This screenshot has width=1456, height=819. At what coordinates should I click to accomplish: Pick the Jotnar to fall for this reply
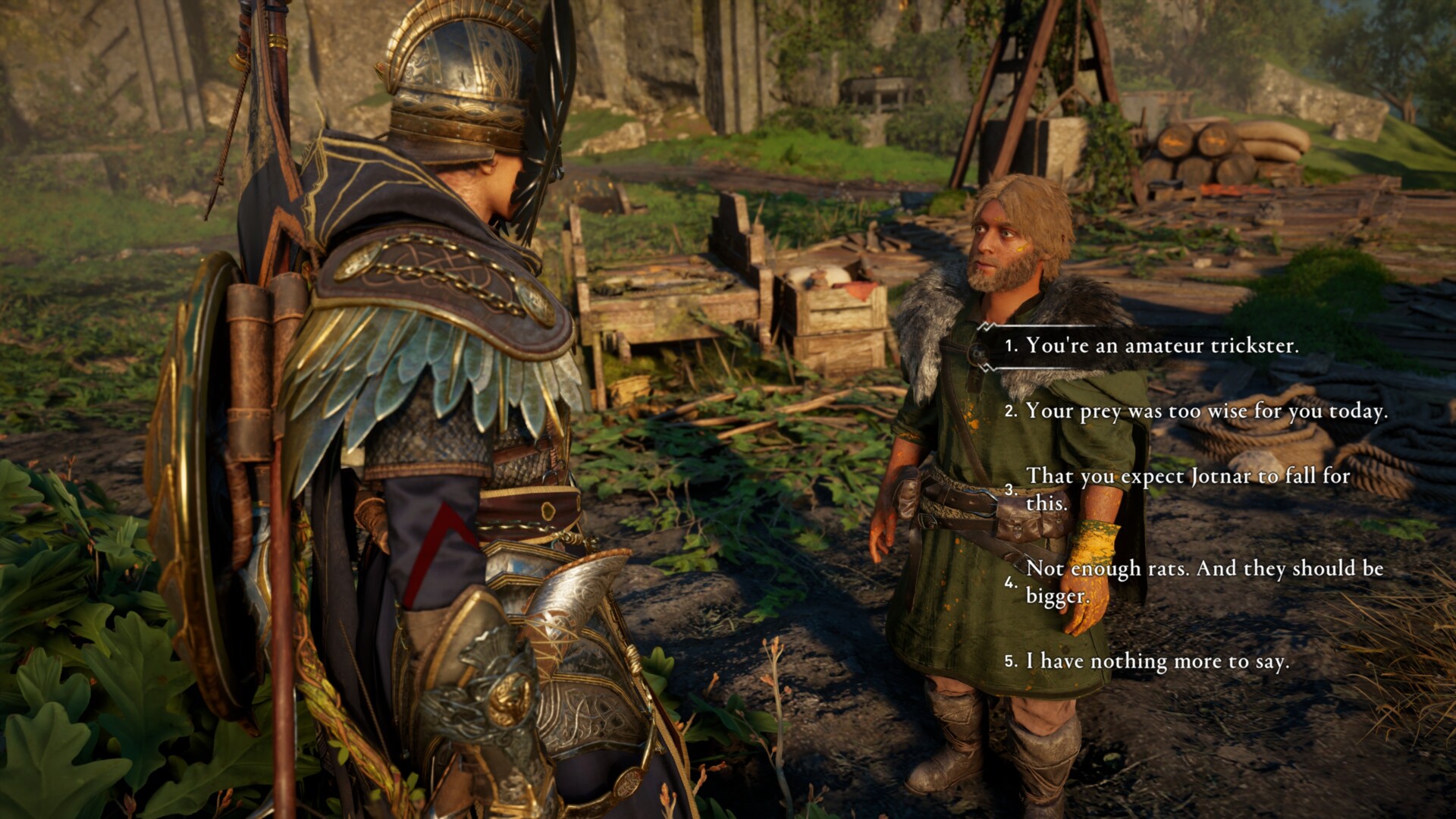click(1188, 488)
